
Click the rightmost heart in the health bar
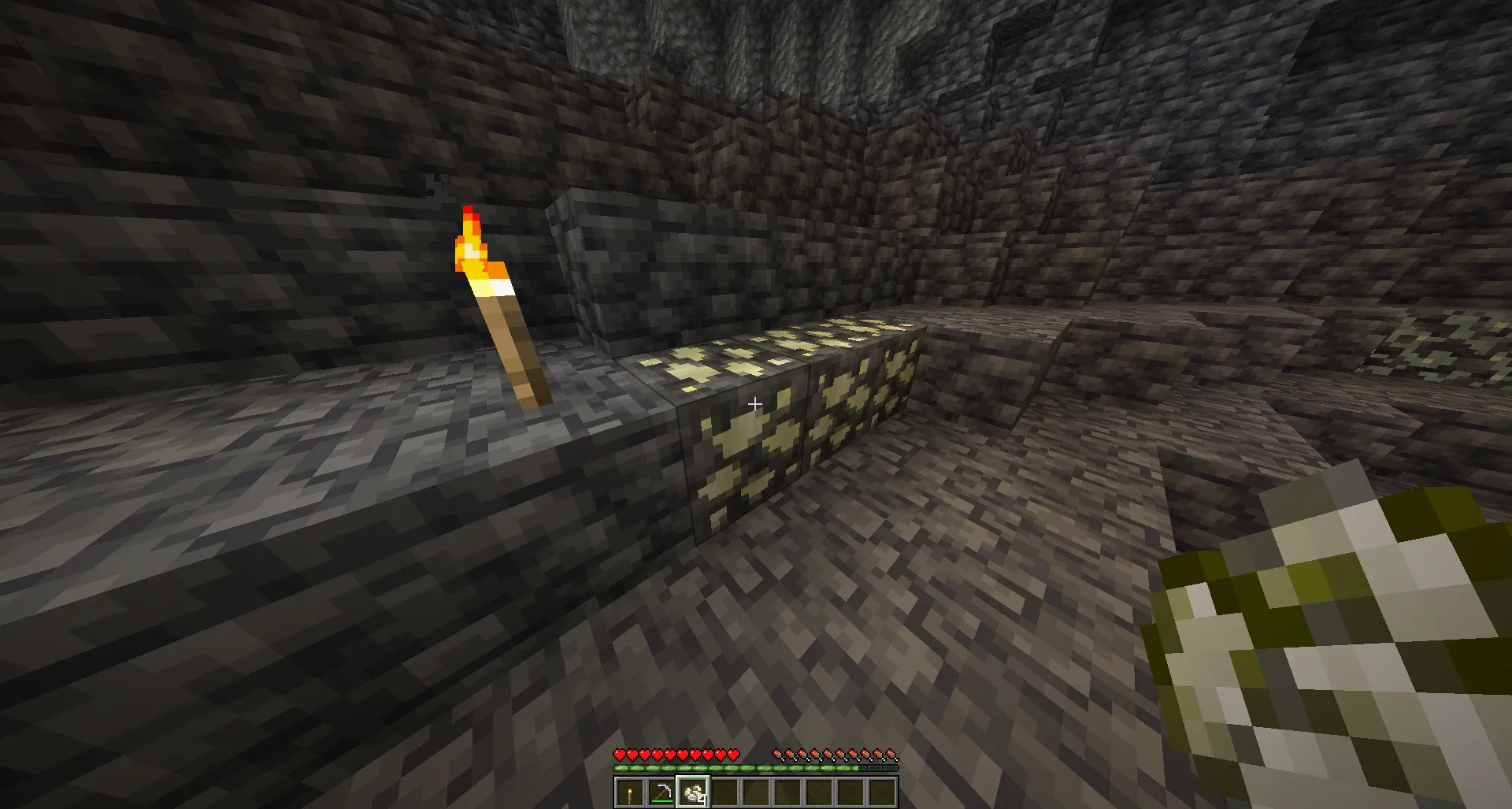[x=732, y=755]
